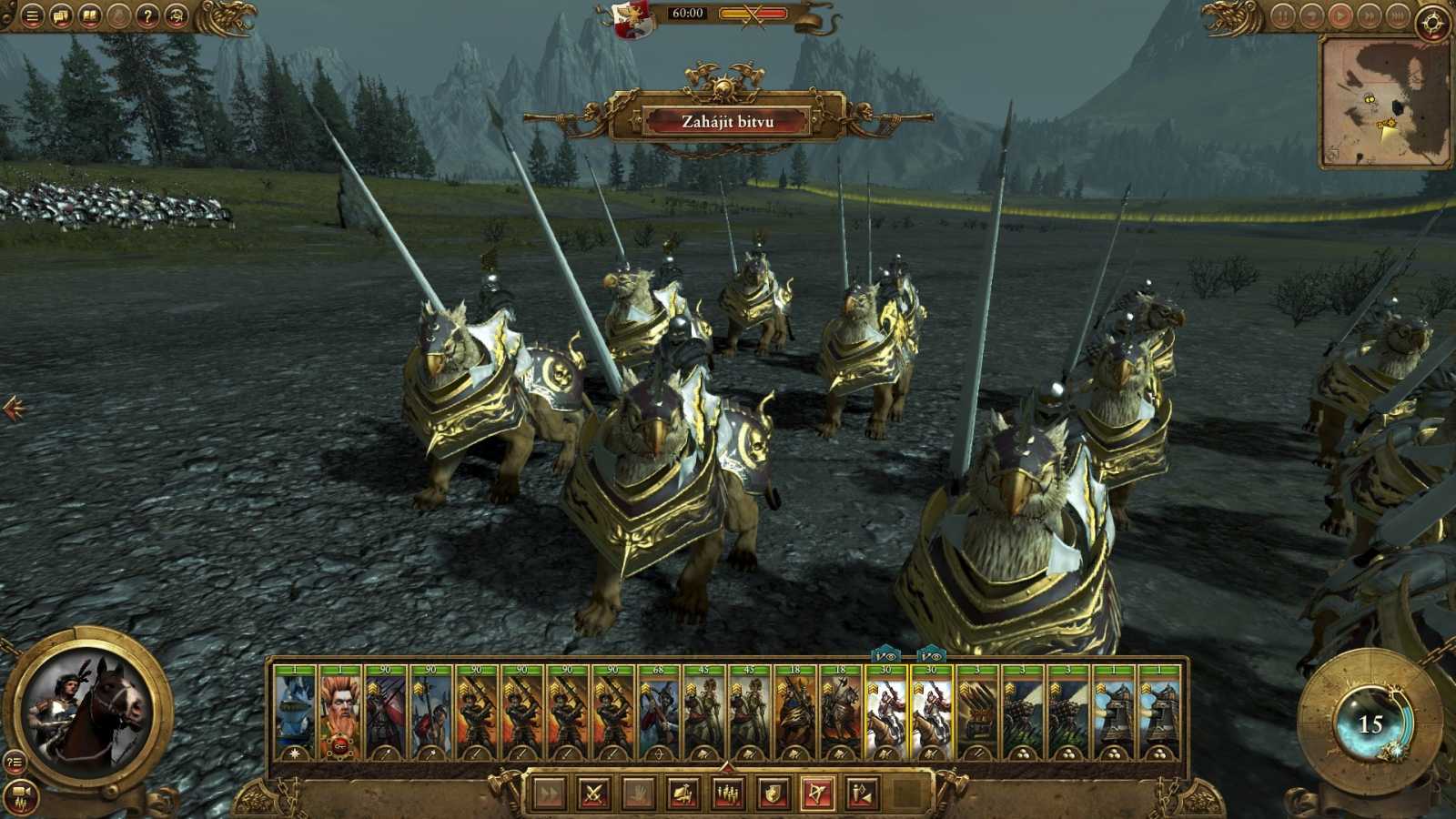Click the camera settings icon at top left
Viewport: 1456px width, 819px height.
pos(175,15)
